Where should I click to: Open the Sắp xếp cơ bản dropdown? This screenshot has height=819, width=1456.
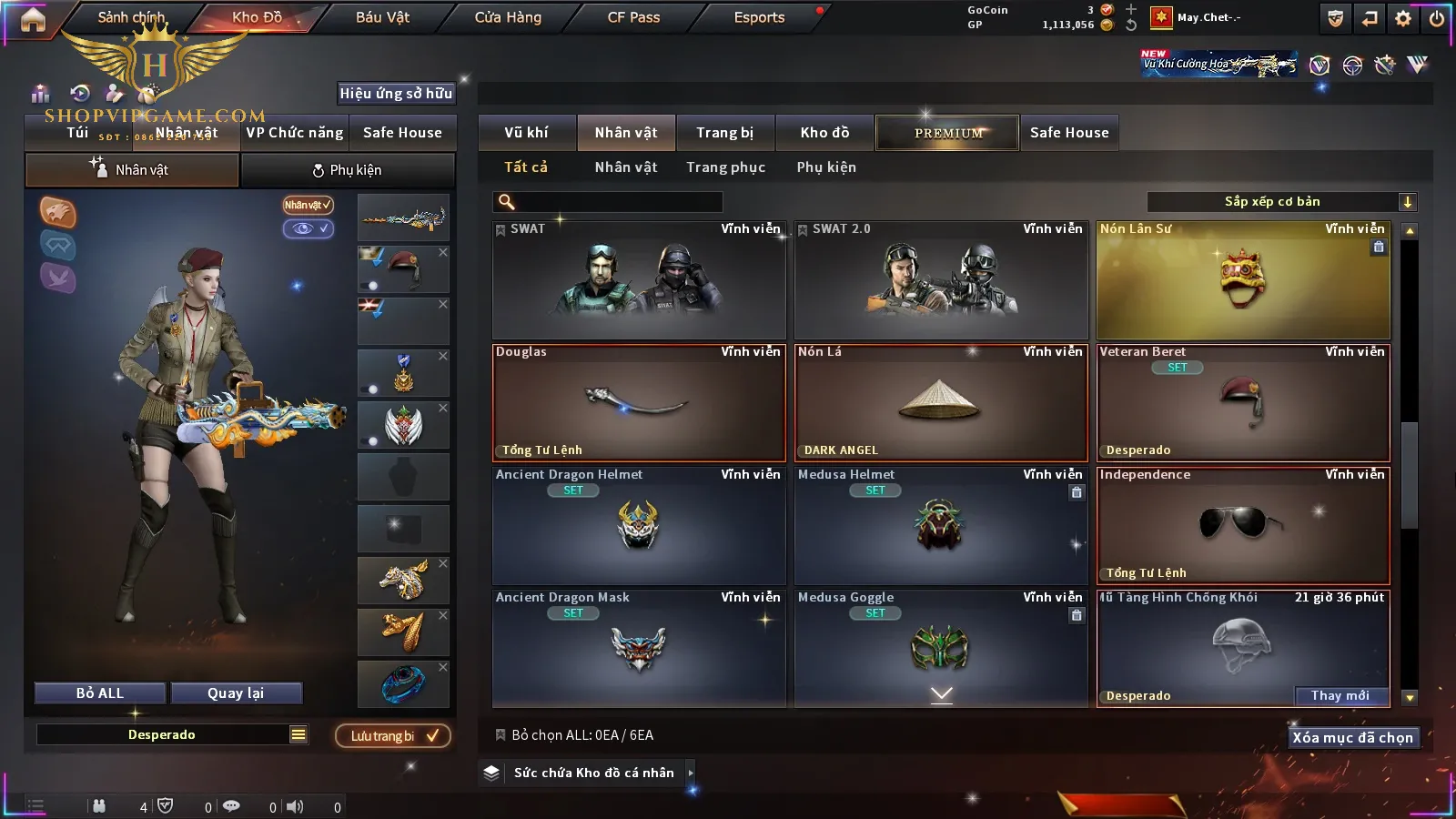1280,202
